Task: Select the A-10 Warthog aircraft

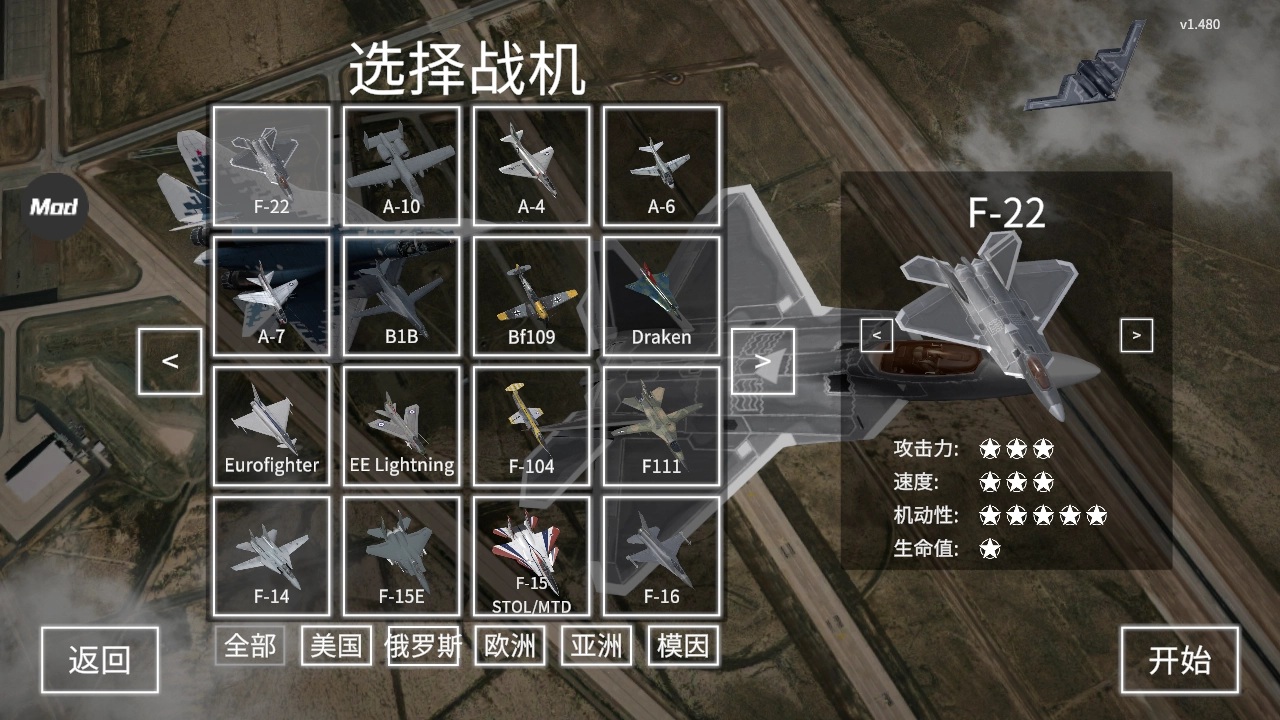Action: point(400,165)
